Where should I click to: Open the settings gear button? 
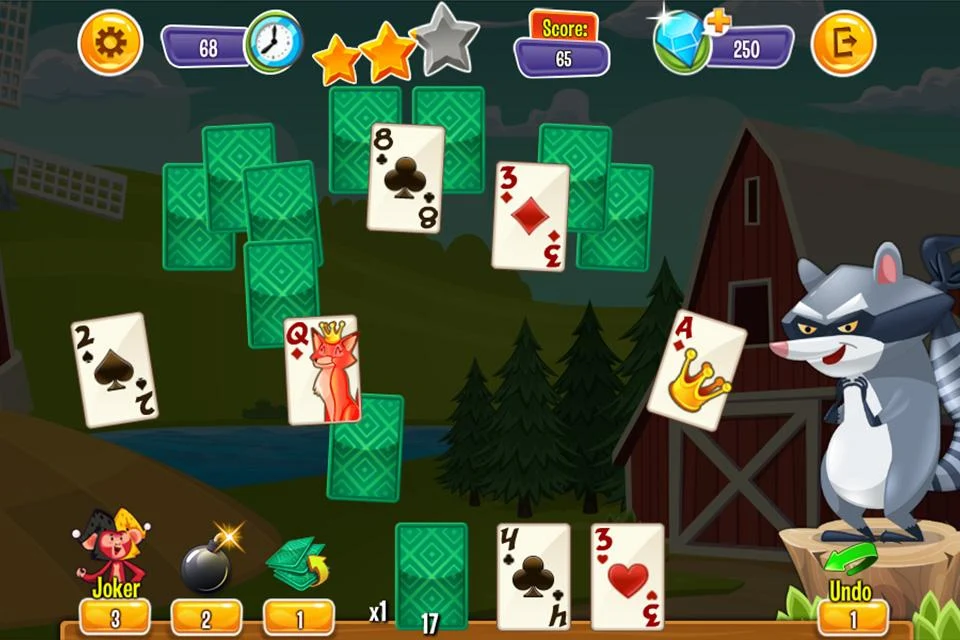click(x=110, y=43)
